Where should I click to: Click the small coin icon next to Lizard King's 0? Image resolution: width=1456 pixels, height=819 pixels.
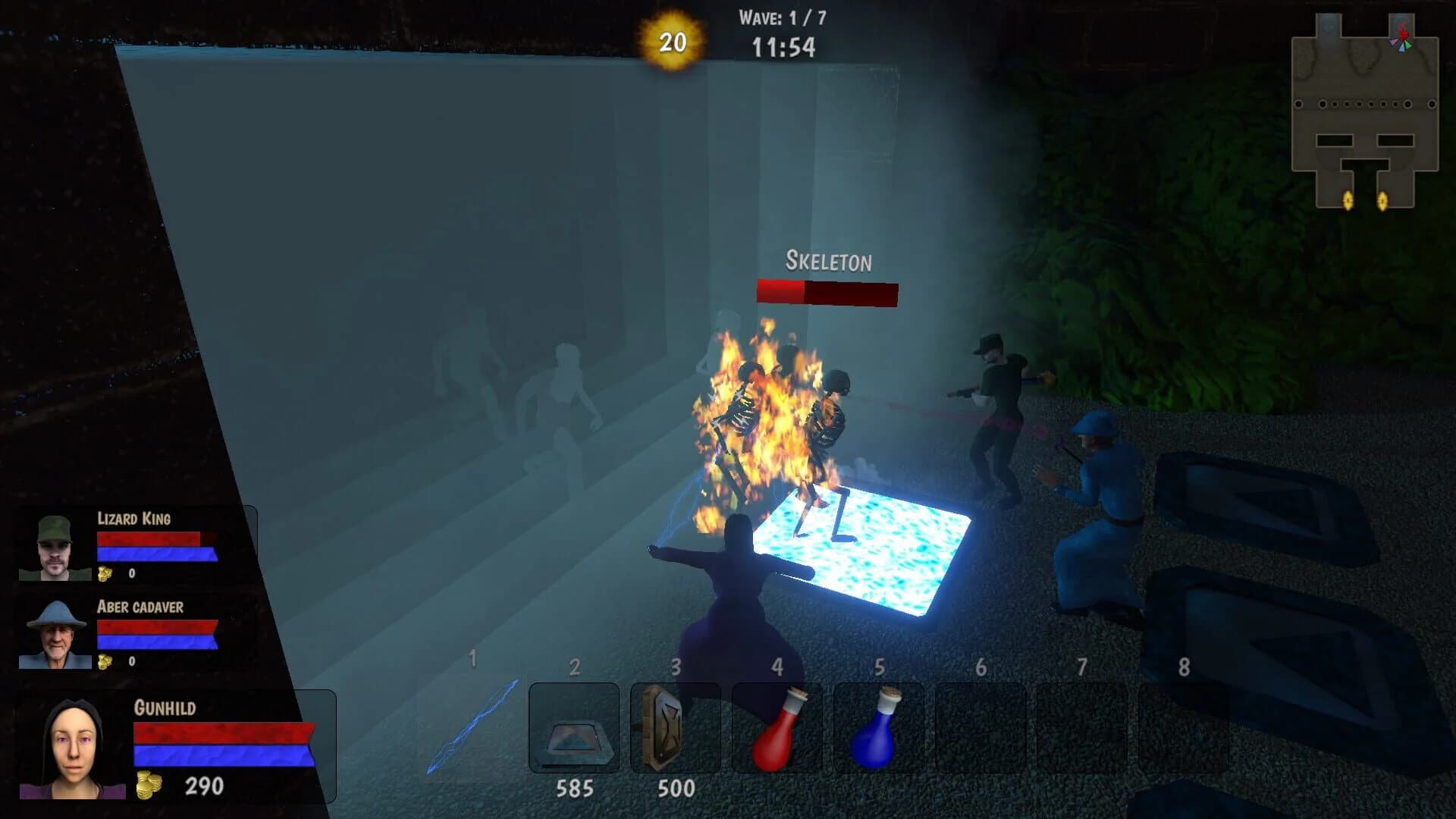click(x=105, y=573)
